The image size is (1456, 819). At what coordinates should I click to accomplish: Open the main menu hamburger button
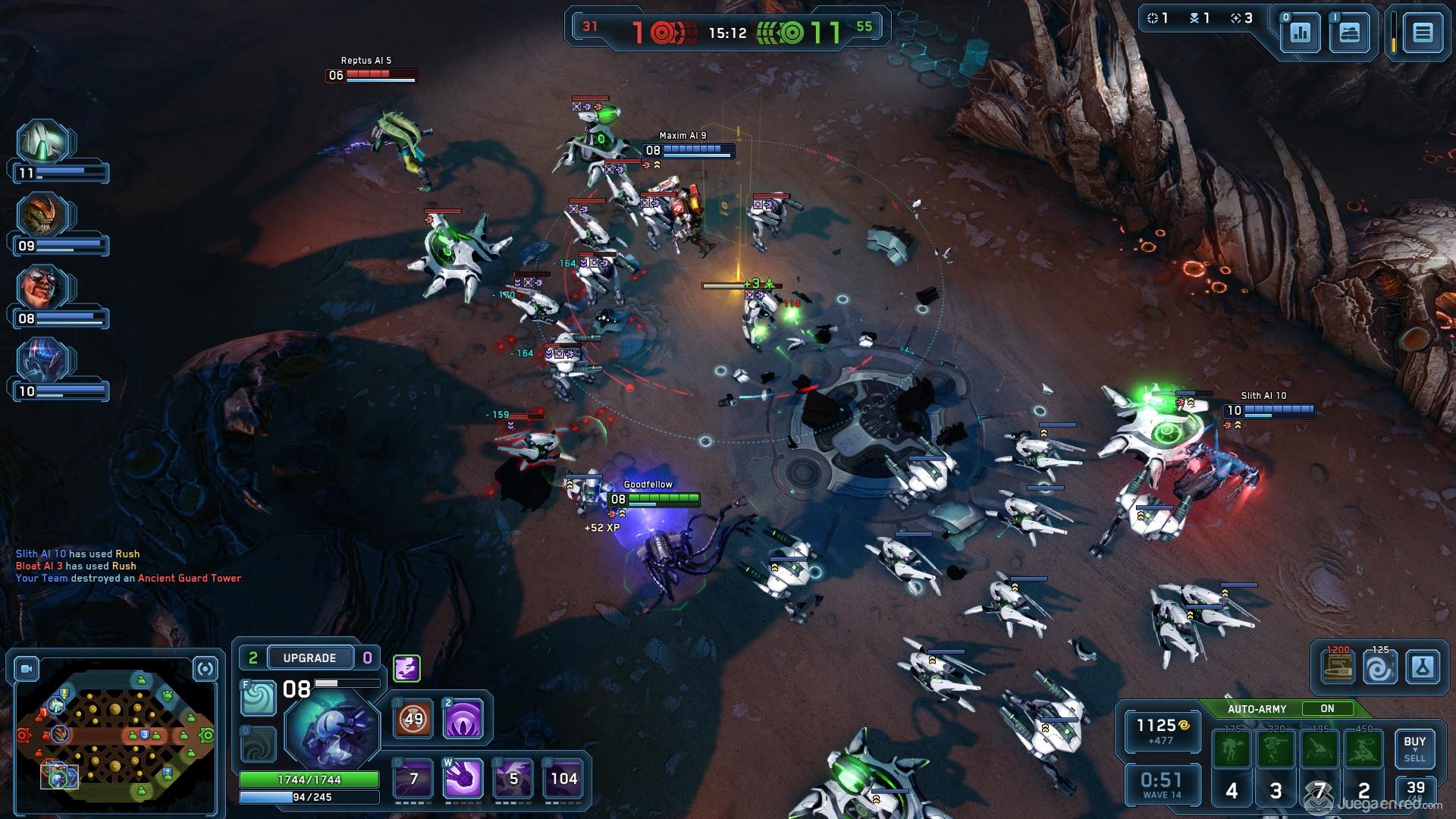click(1422, 33)
